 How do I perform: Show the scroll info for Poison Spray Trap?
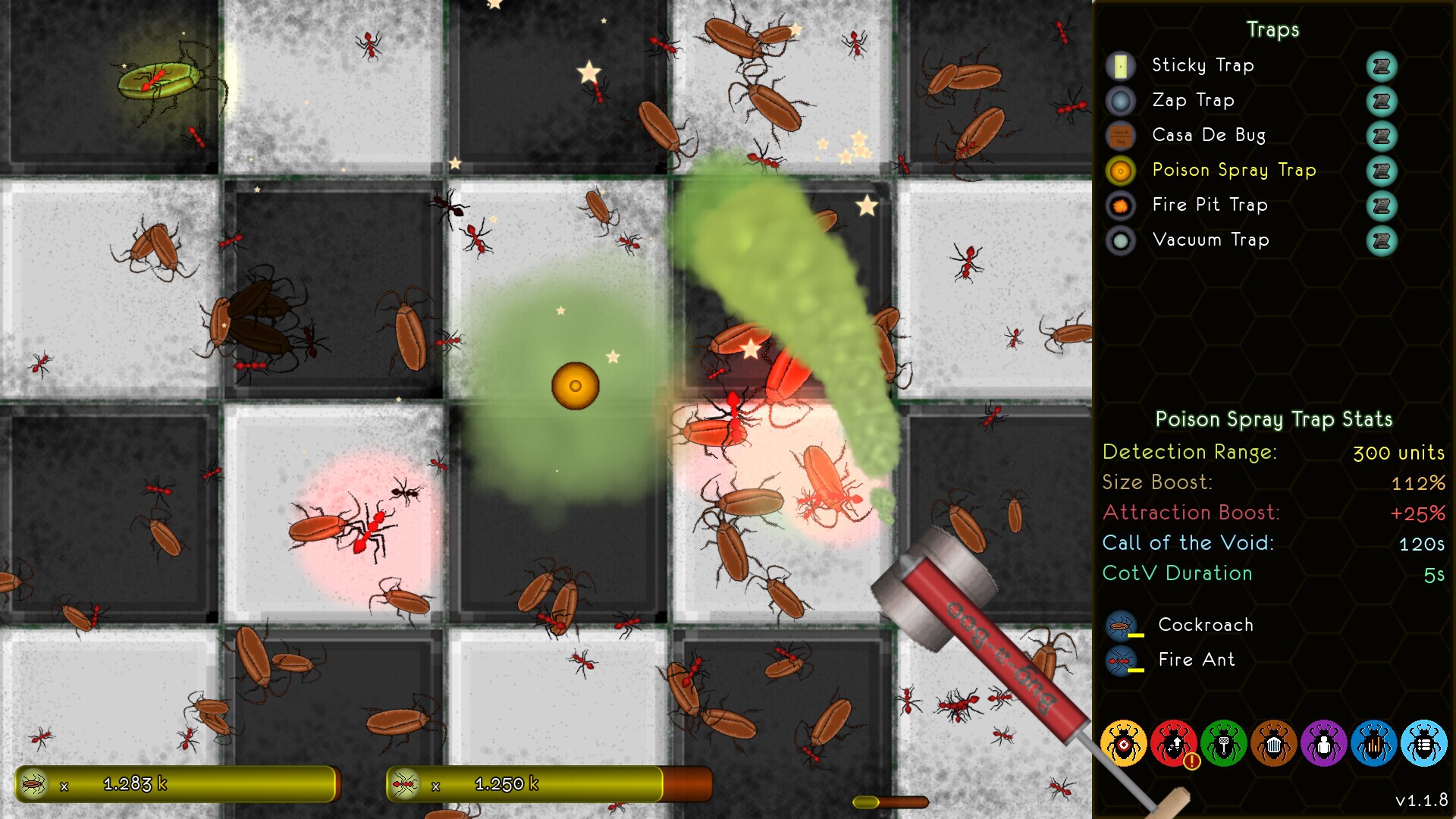point(1381,171)
